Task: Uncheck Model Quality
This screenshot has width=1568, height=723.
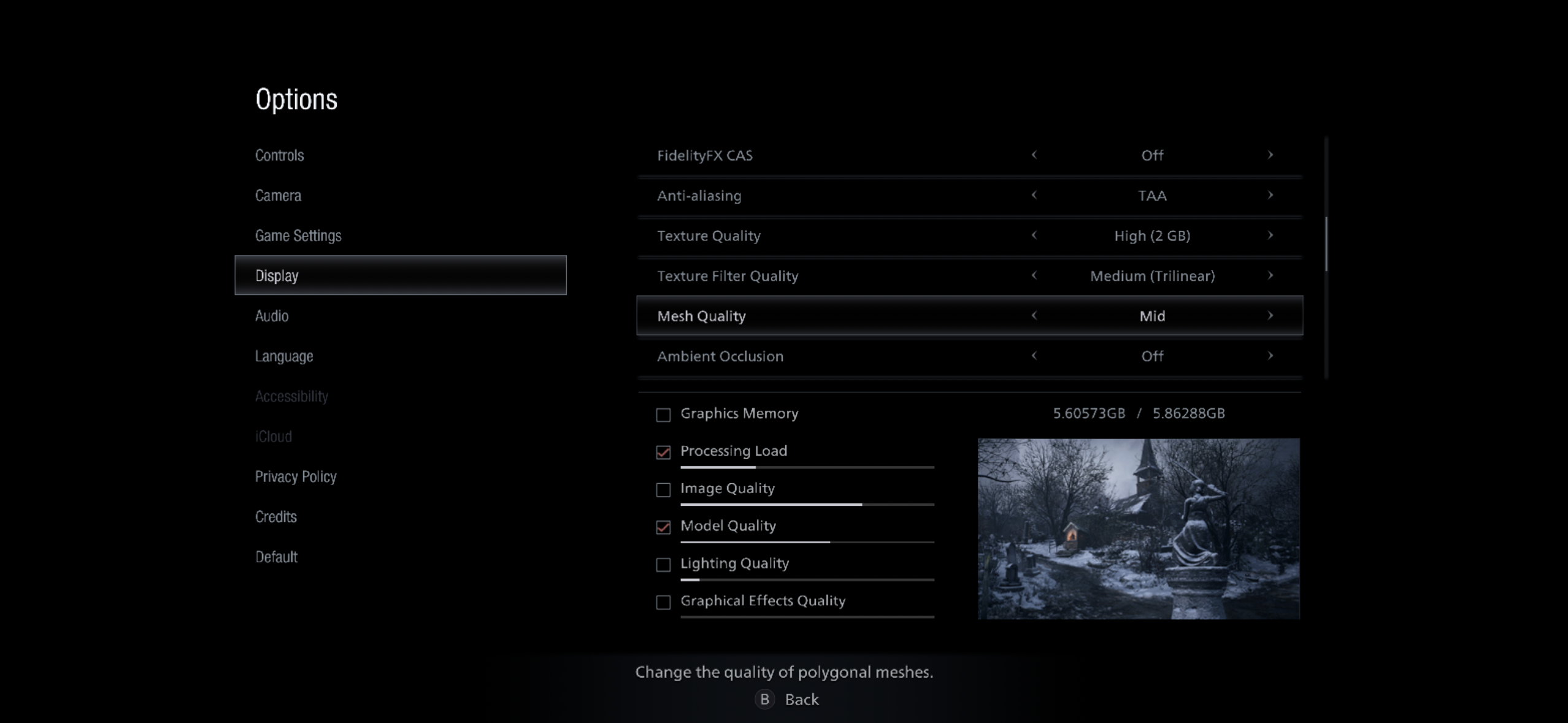Action: (x=663, y=527)
